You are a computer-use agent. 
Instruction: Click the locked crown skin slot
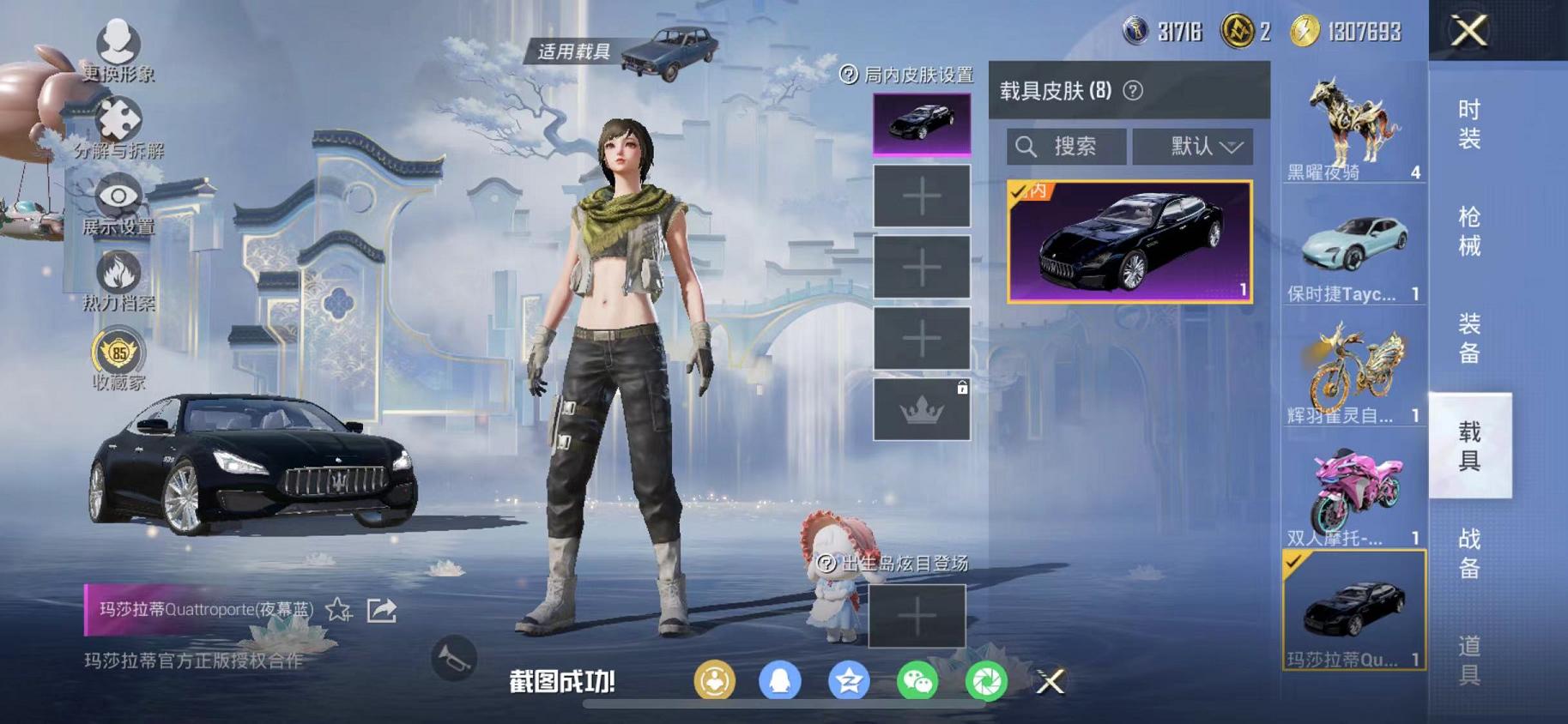tap(919, 411)
